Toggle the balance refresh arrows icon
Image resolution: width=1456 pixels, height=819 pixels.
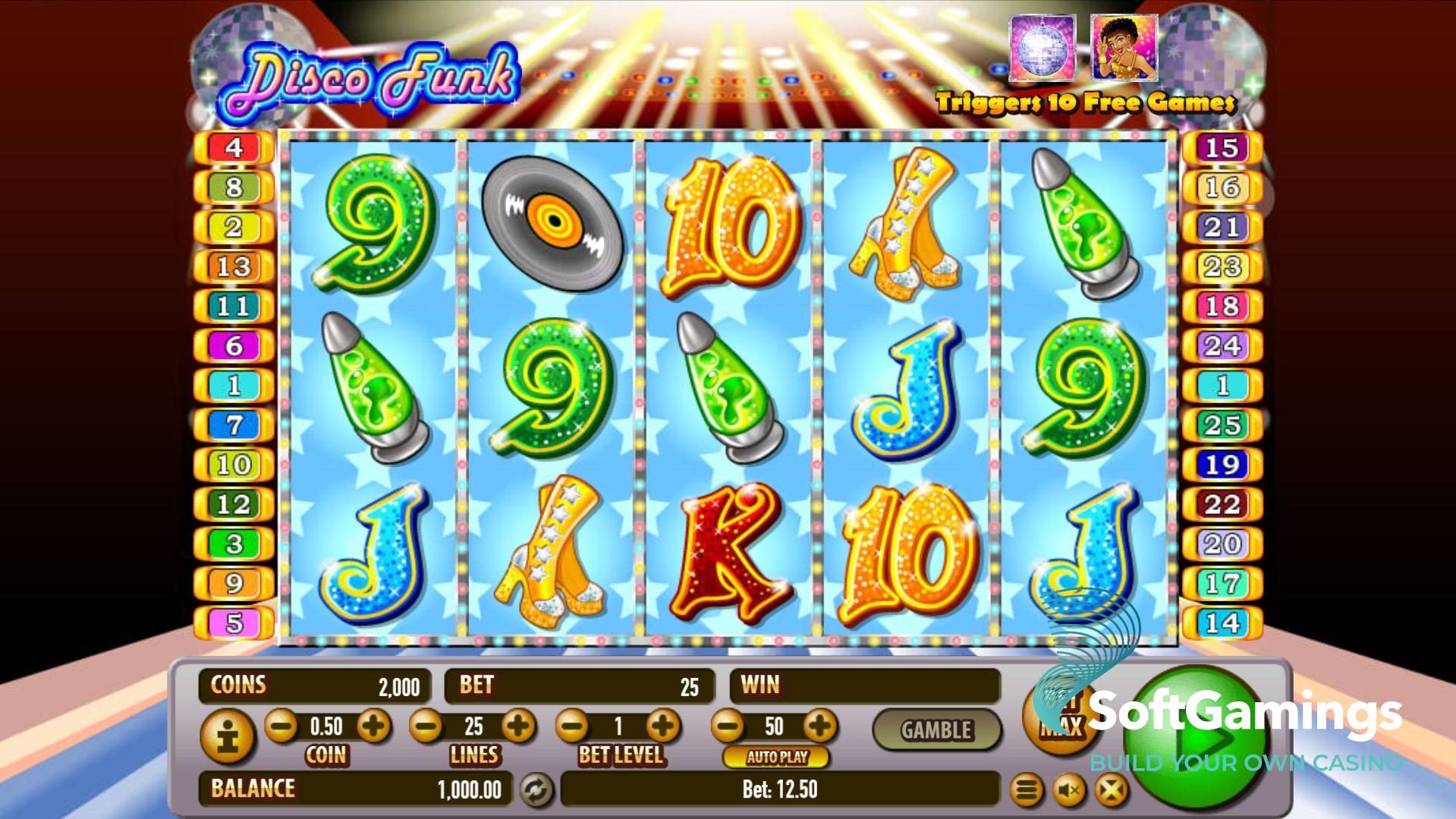tap(536, 790)
